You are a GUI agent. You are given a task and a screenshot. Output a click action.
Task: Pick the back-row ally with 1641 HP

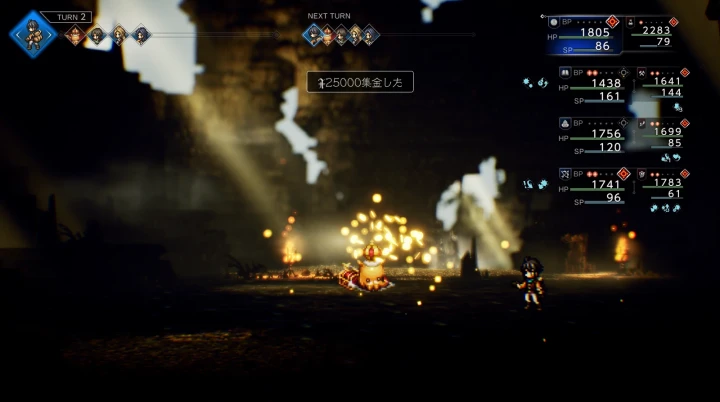(x=665, y=83)
